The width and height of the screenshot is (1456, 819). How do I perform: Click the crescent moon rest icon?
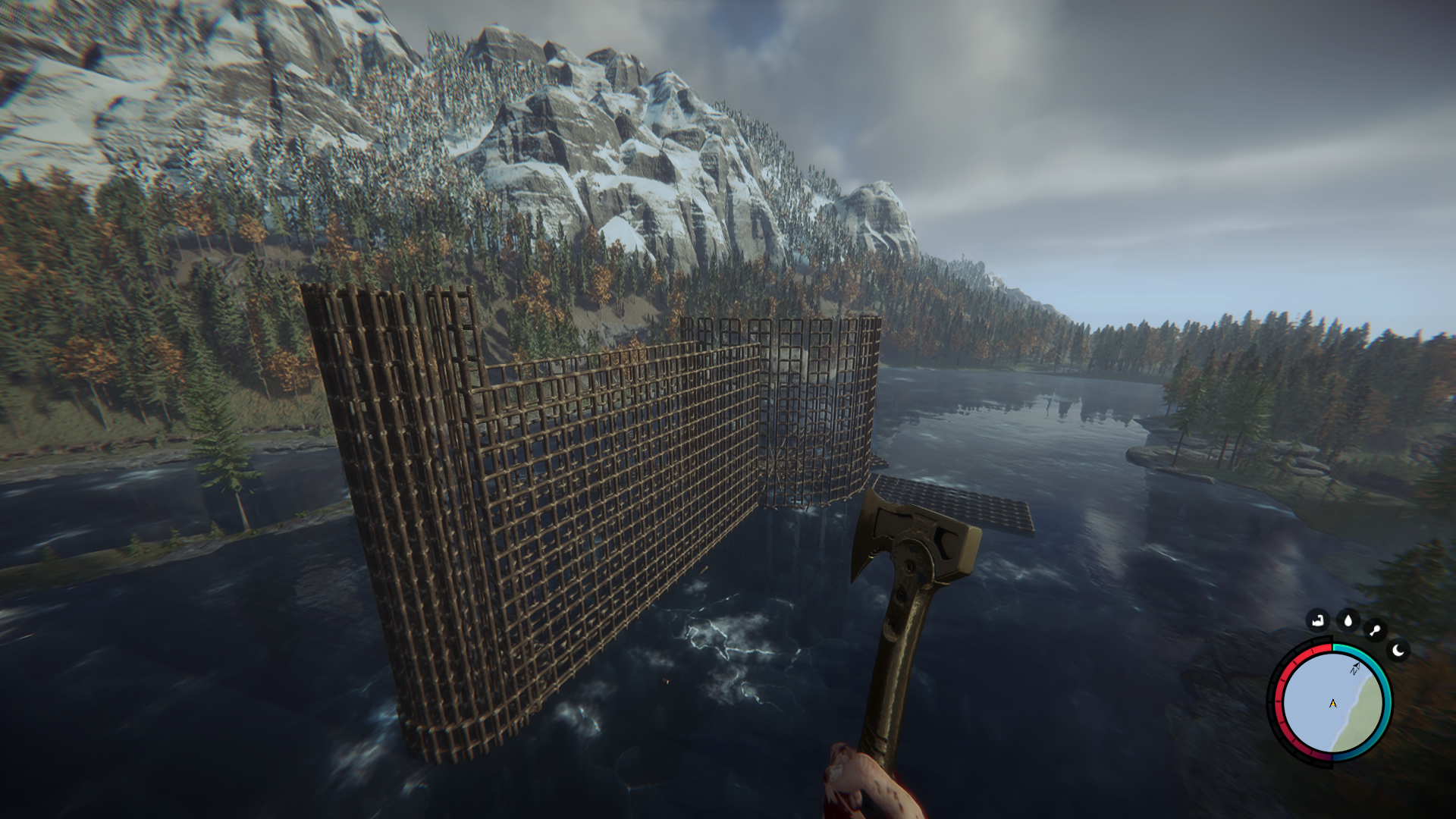[x=1398, y=650]
